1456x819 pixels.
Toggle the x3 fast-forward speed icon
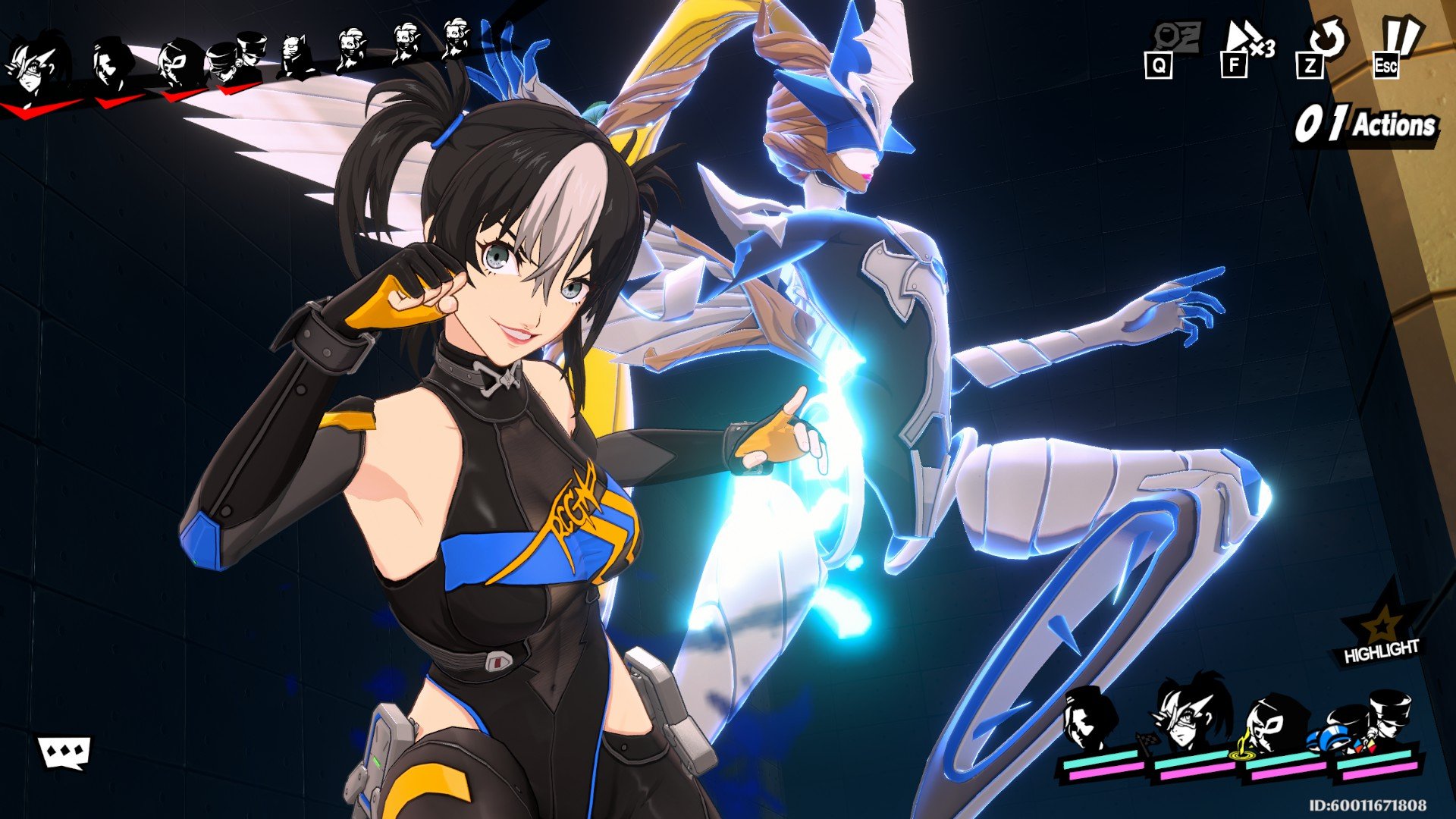[1247, 43]
